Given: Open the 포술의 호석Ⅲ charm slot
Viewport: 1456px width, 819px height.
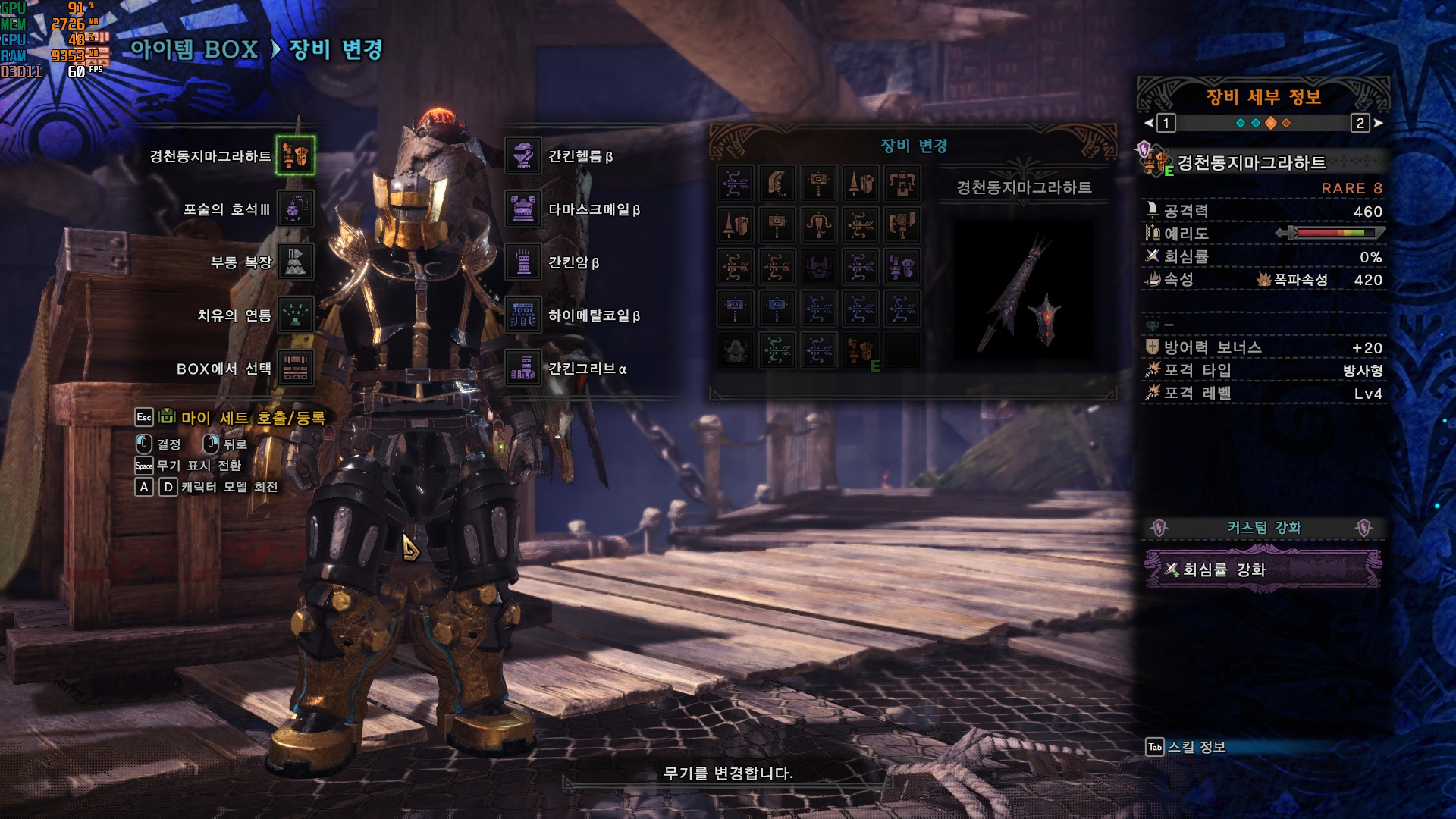Looking at the screenshot, I should tap(295, 209).
